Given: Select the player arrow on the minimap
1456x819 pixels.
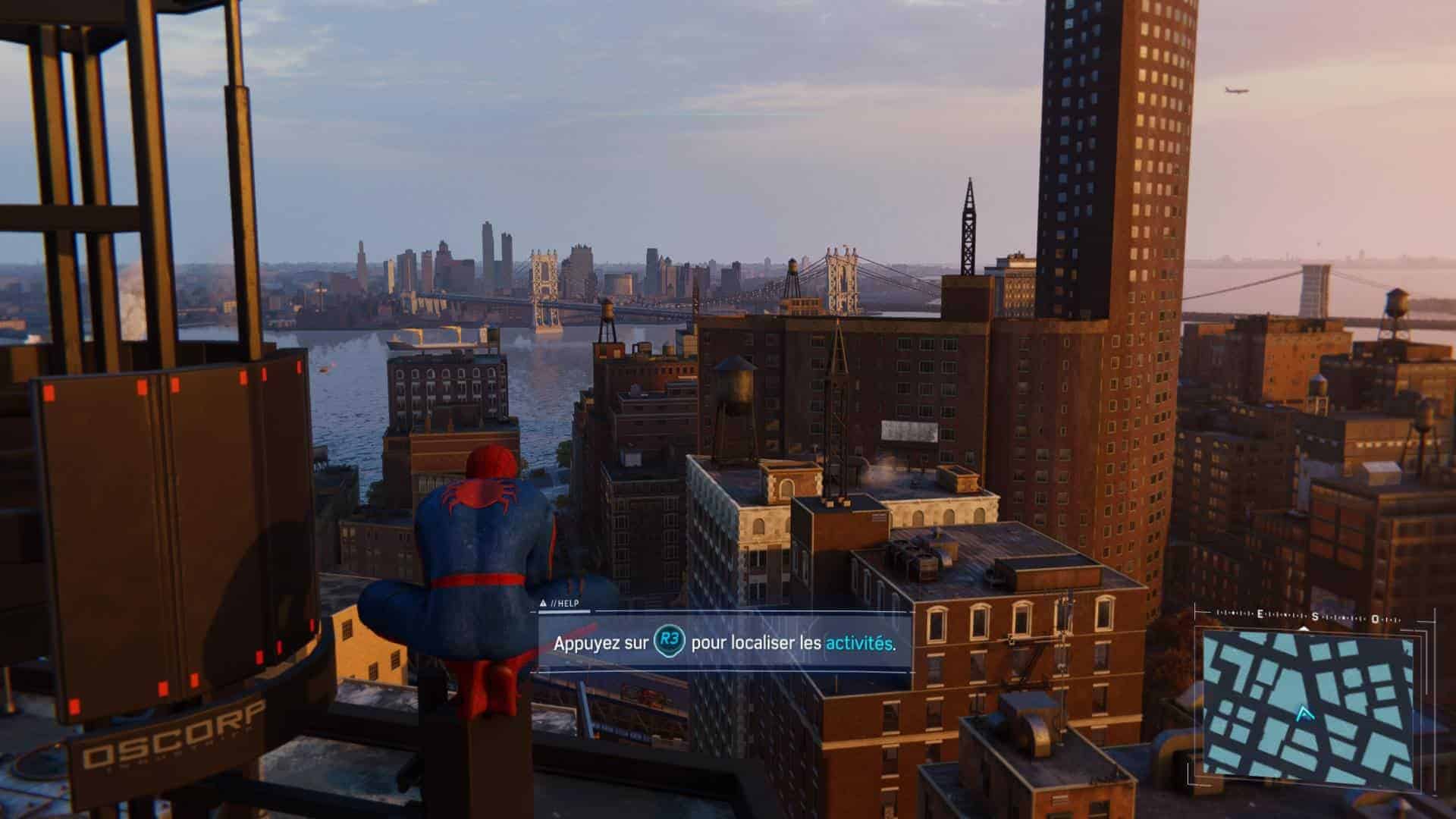Looking at the screenshot, I should [1304, 713].
